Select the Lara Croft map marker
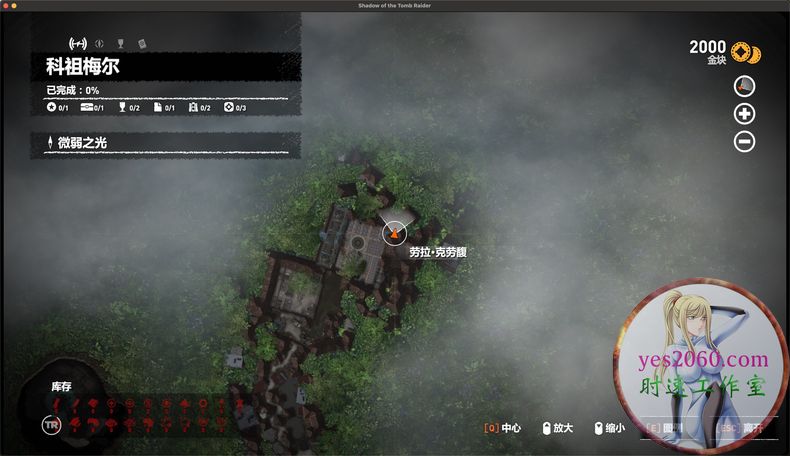 [x=395, y=233]
